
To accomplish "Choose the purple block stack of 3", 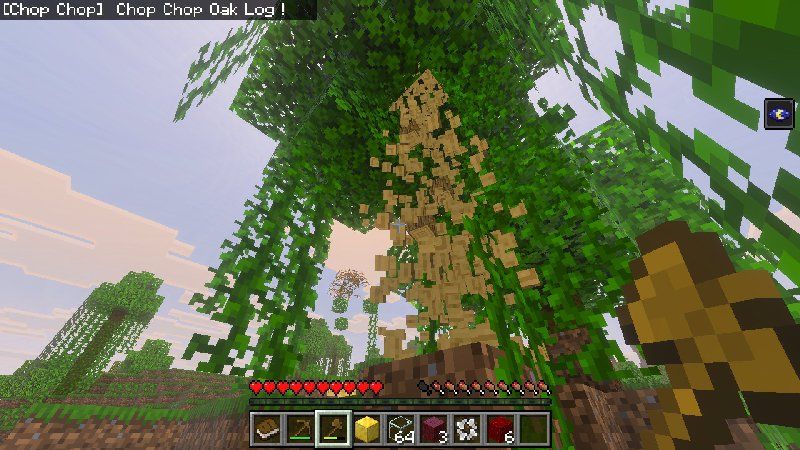I will (x=435, y=430).
